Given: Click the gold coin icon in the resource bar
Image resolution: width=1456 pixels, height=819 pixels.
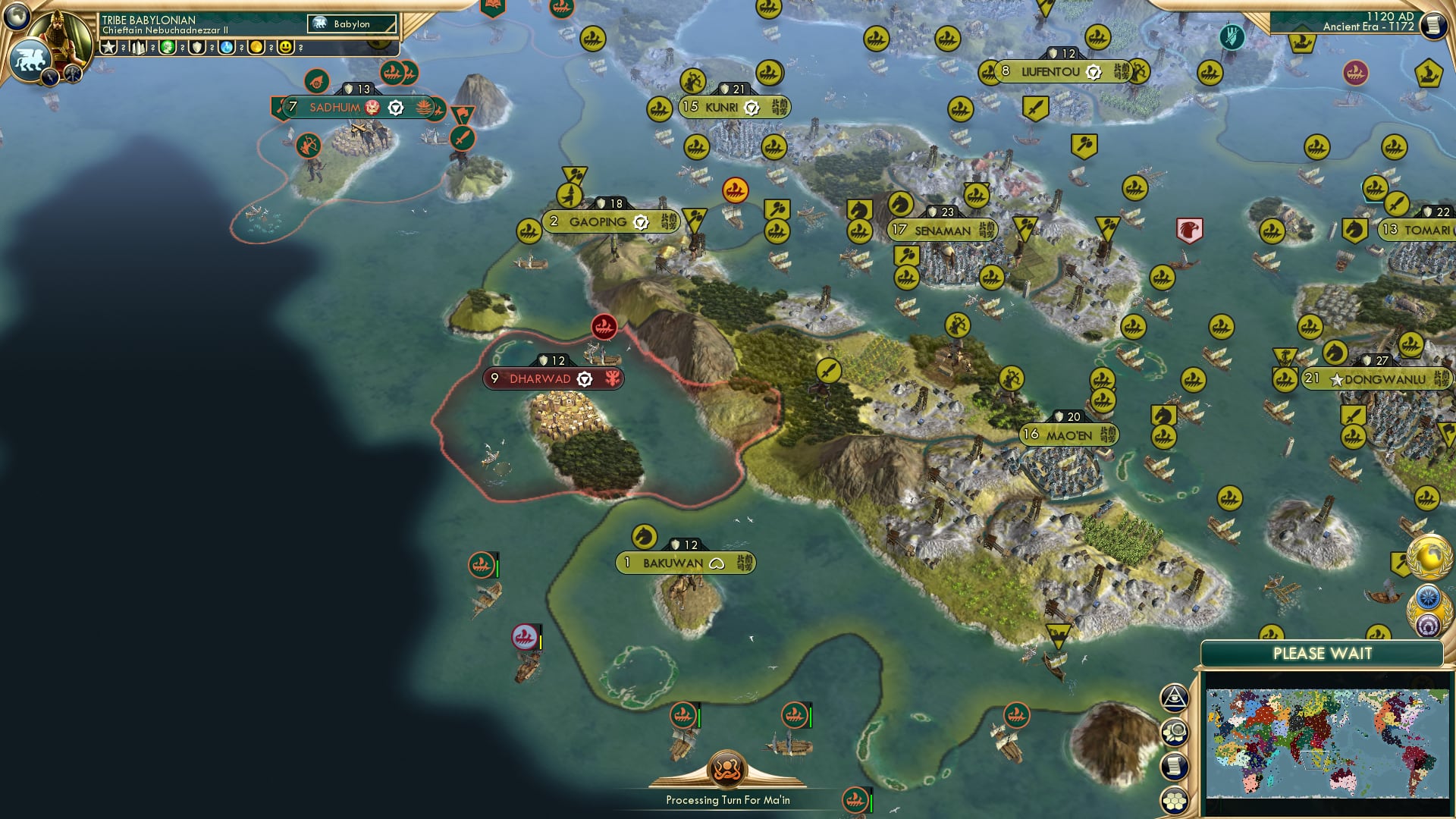Looking at the screenshot, I should tap(256, 47).
